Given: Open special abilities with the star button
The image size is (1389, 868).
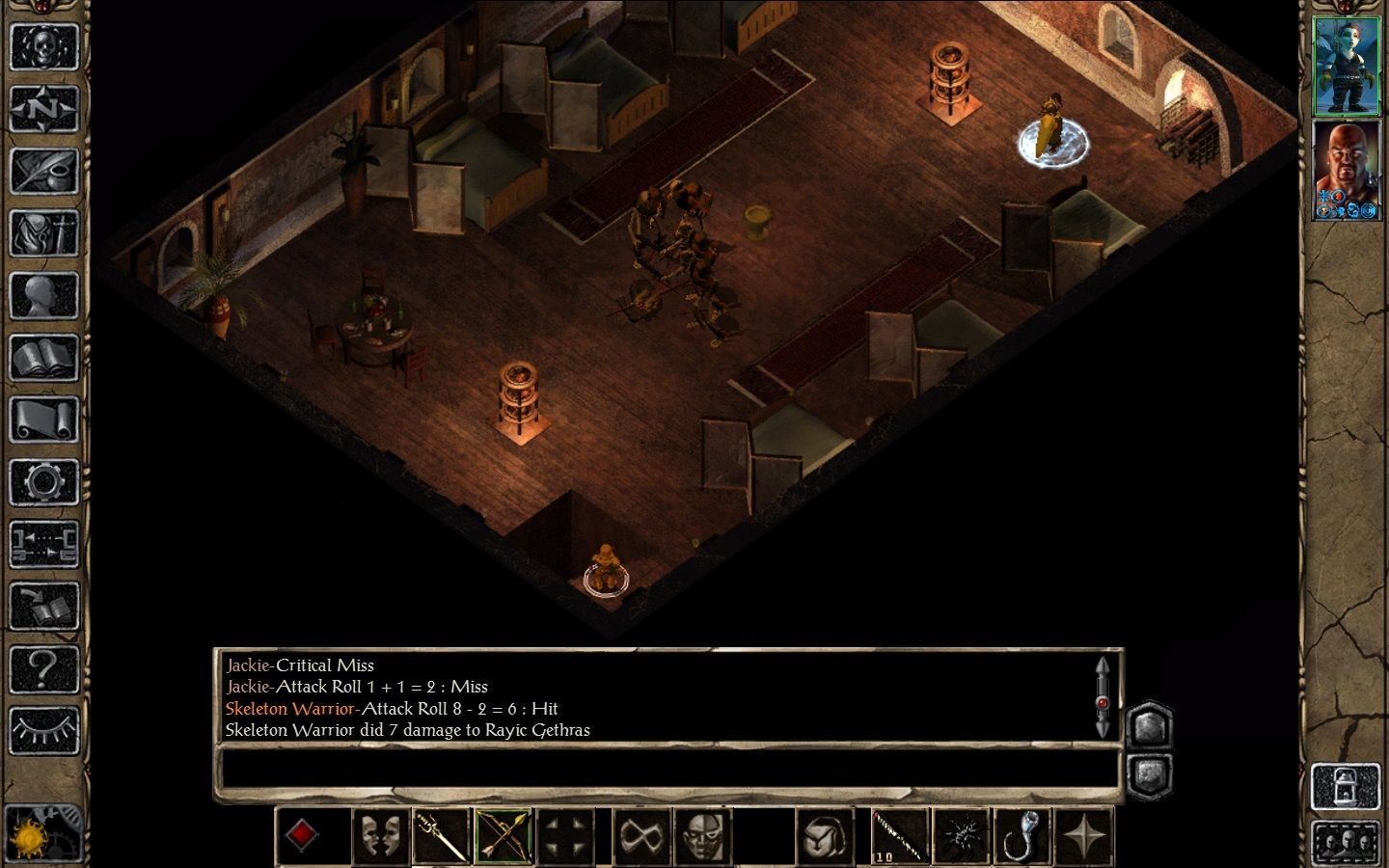Looking at the screenshot, I should pos(1084,836).
